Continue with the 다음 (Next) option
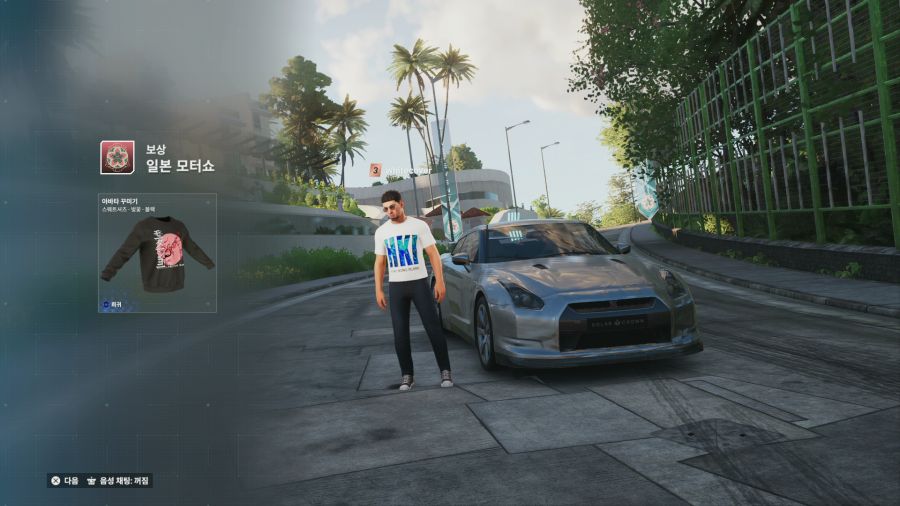Image resolution: width=900 pixels, height=506 pixels. [x=64, y=480]
